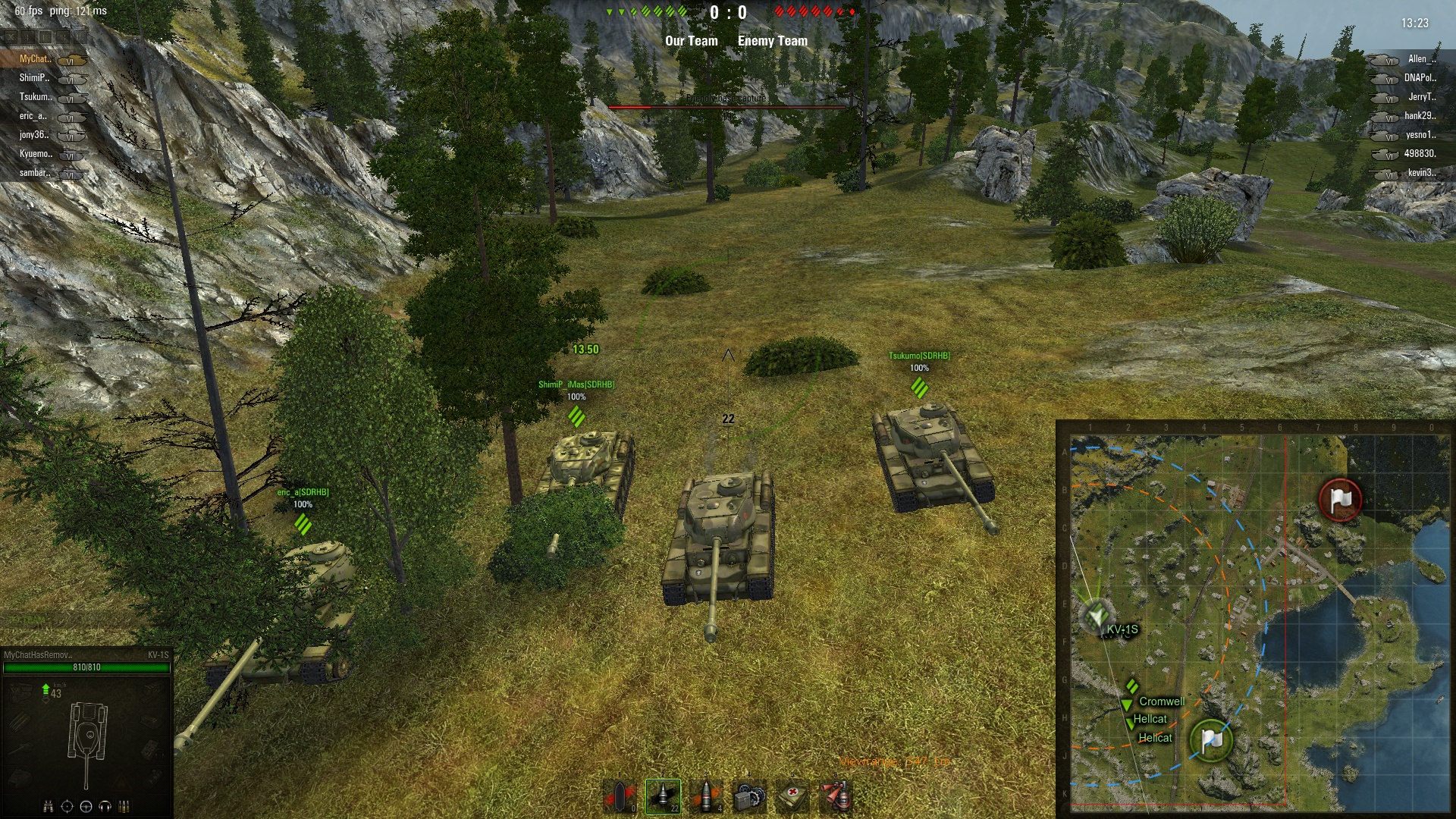Click the red enemy base flag on minimap

(1340, 500)
